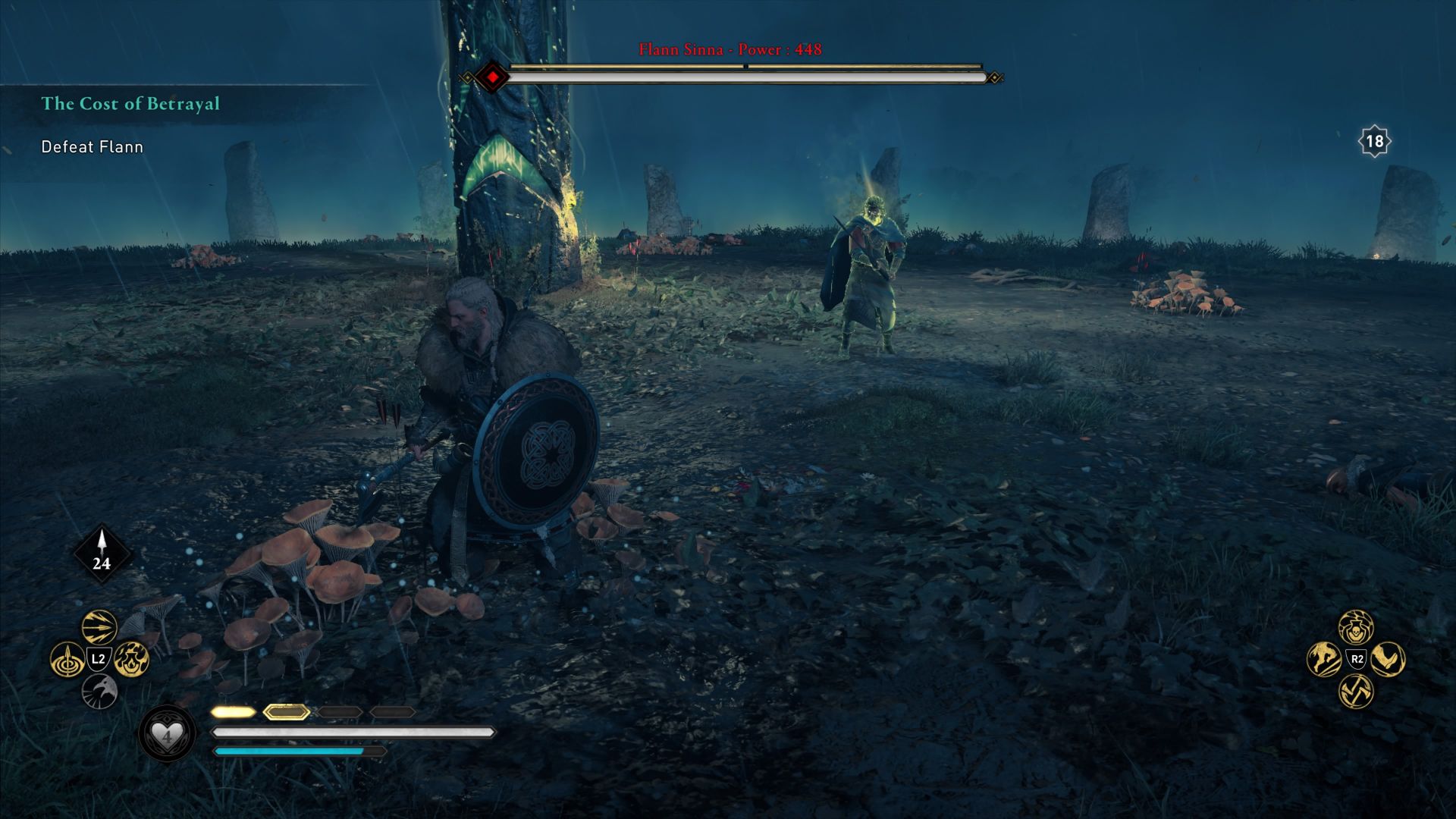Activate the triple arrow ranged ability
The width and height of the screenshot is (1456, 819).
(x=99, y=627)
